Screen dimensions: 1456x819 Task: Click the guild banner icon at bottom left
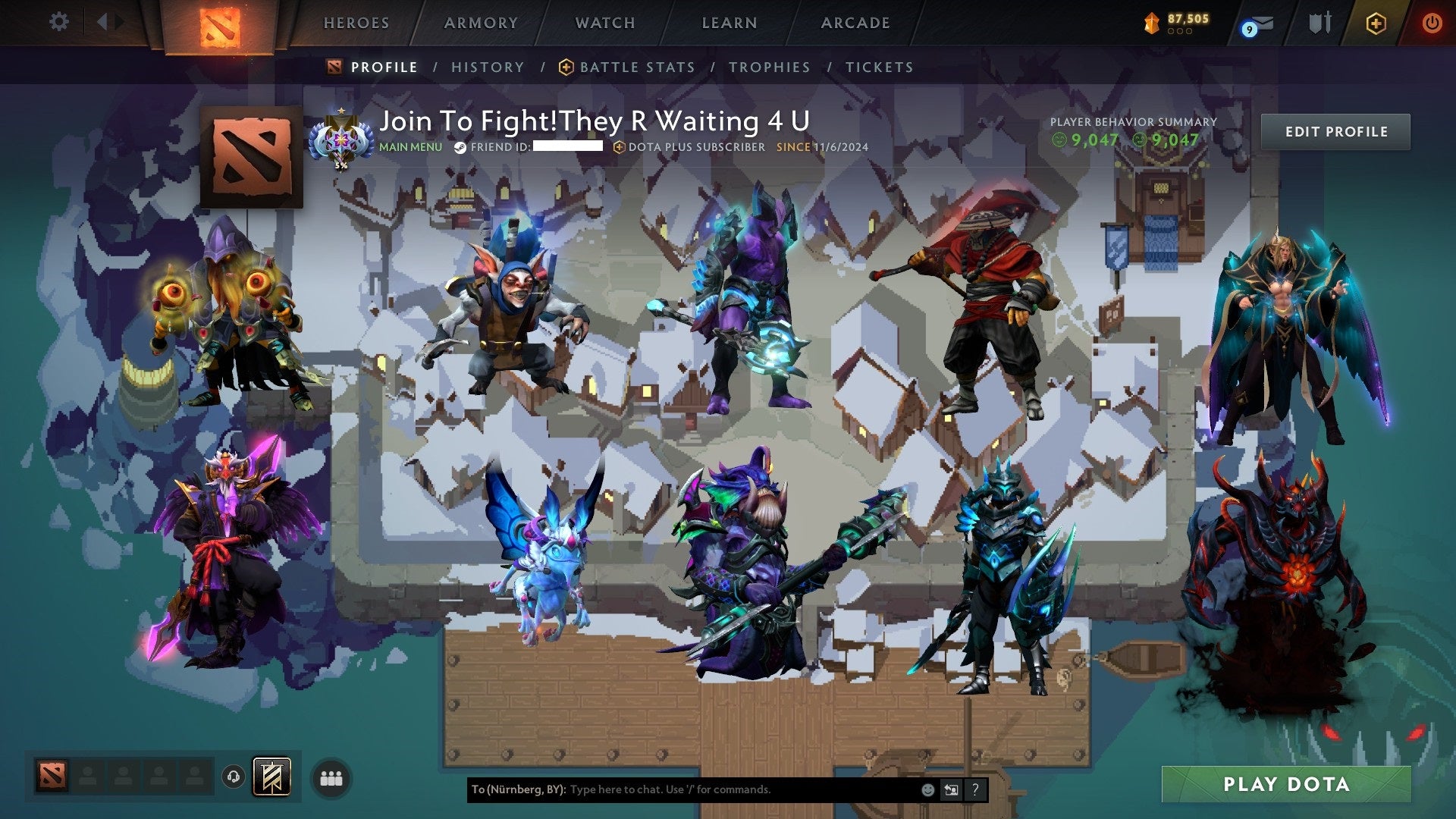point(271,777)
